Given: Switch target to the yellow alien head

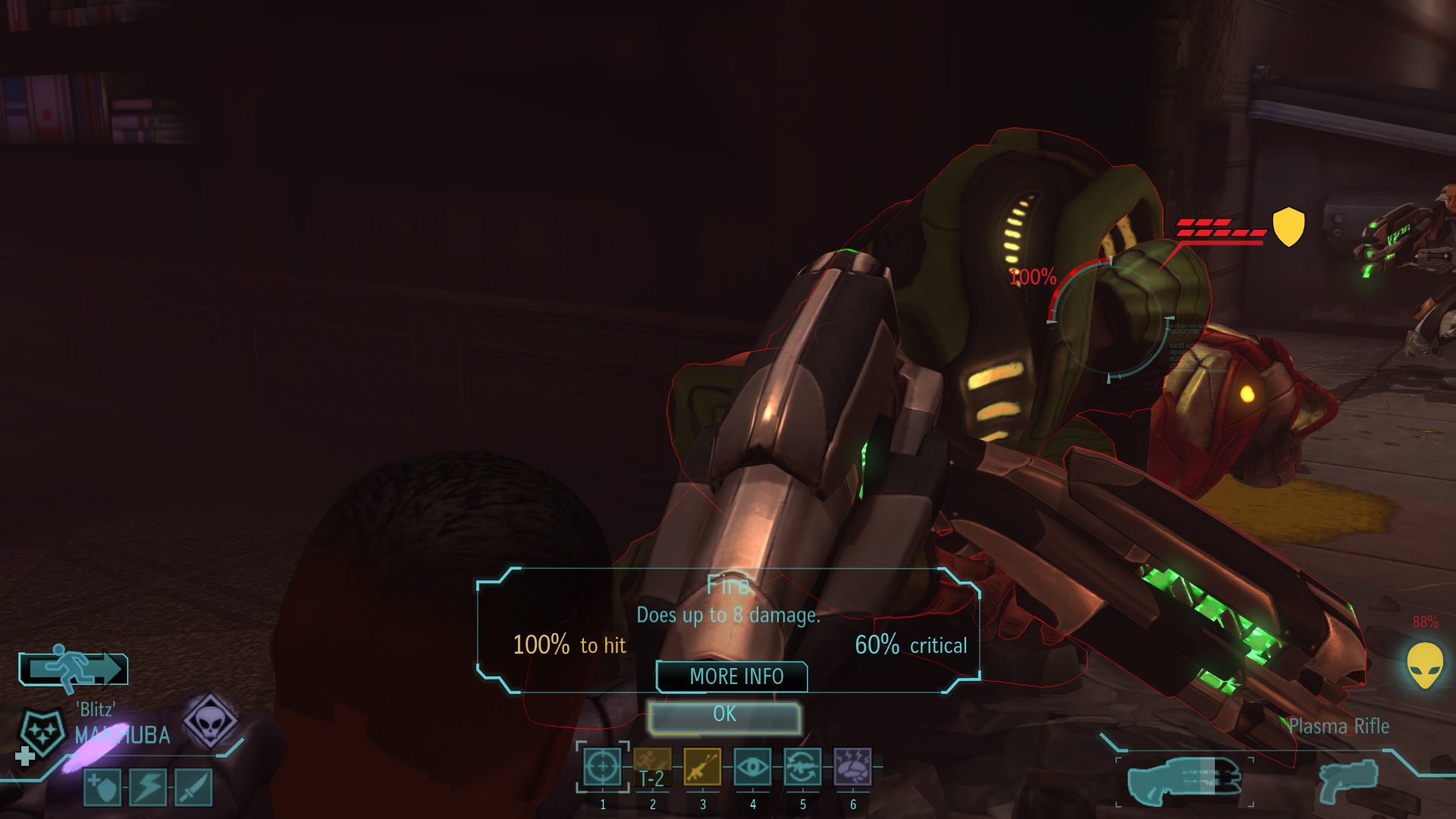Looking at the screenshot, I should click(1425, 665).
